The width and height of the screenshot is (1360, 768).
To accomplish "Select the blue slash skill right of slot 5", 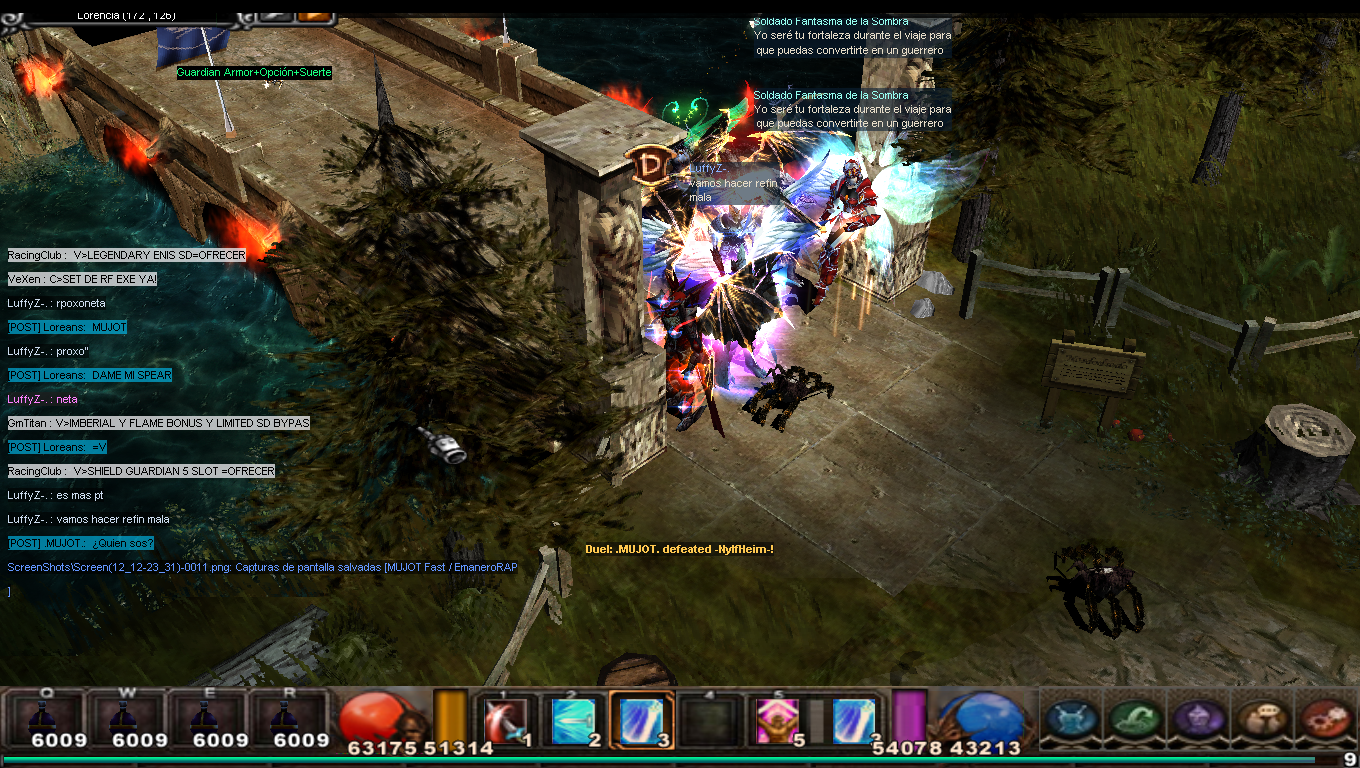I will 853,720.
